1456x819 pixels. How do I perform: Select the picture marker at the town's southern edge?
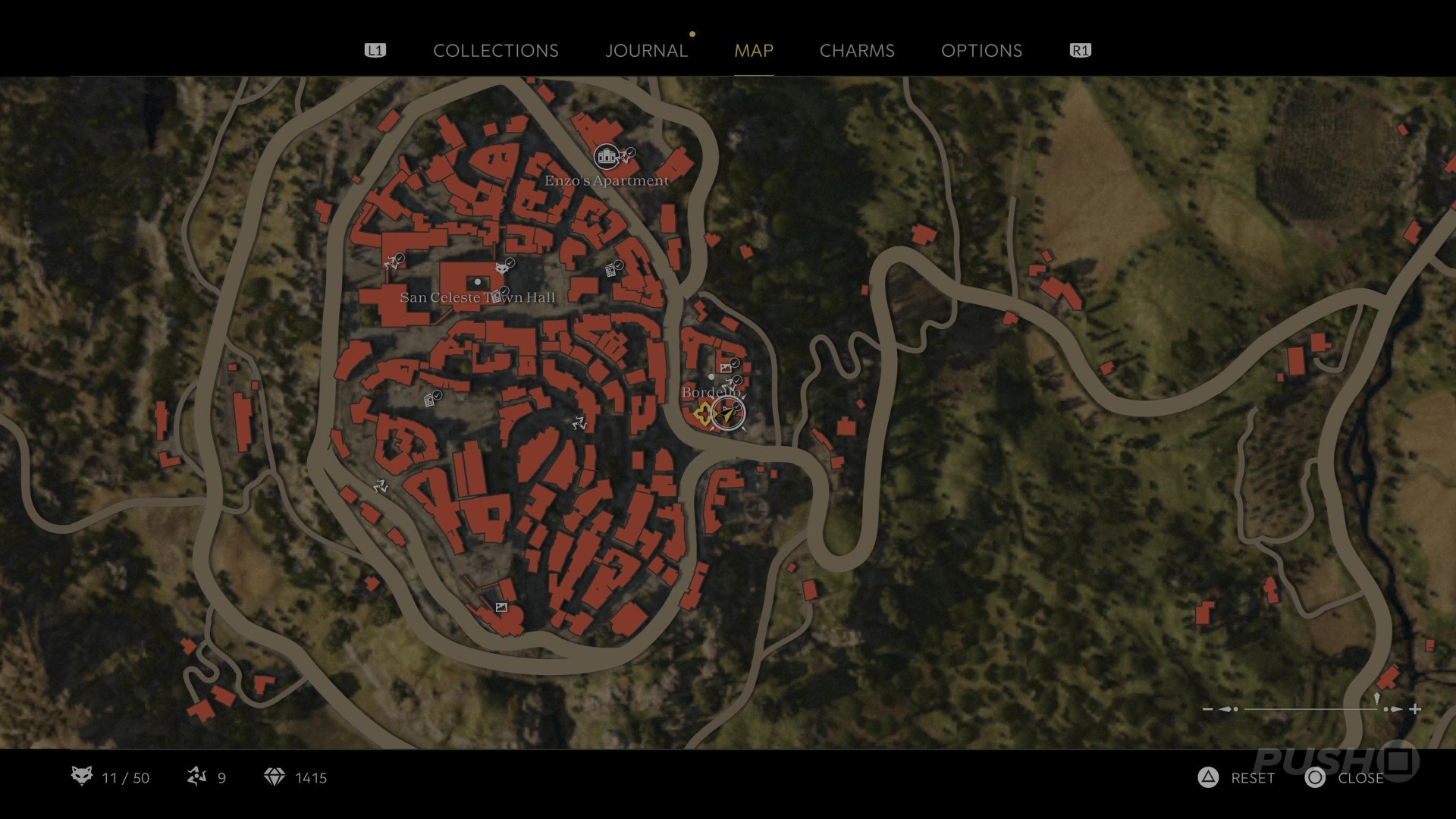(500, 607)
